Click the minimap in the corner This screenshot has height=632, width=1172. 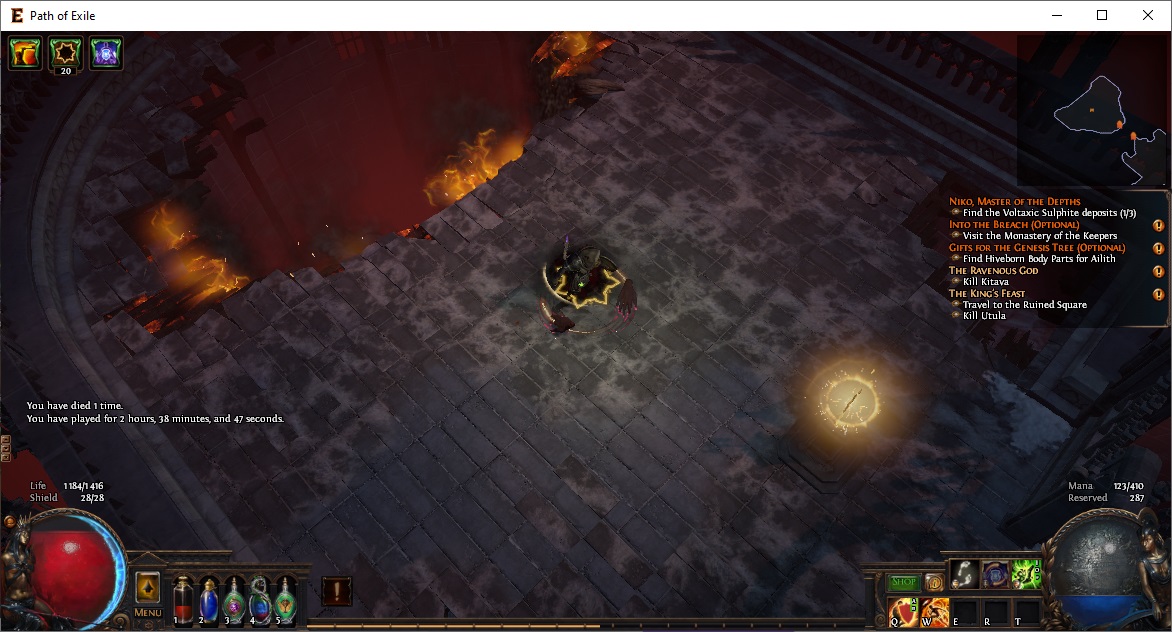[1092, 110]
